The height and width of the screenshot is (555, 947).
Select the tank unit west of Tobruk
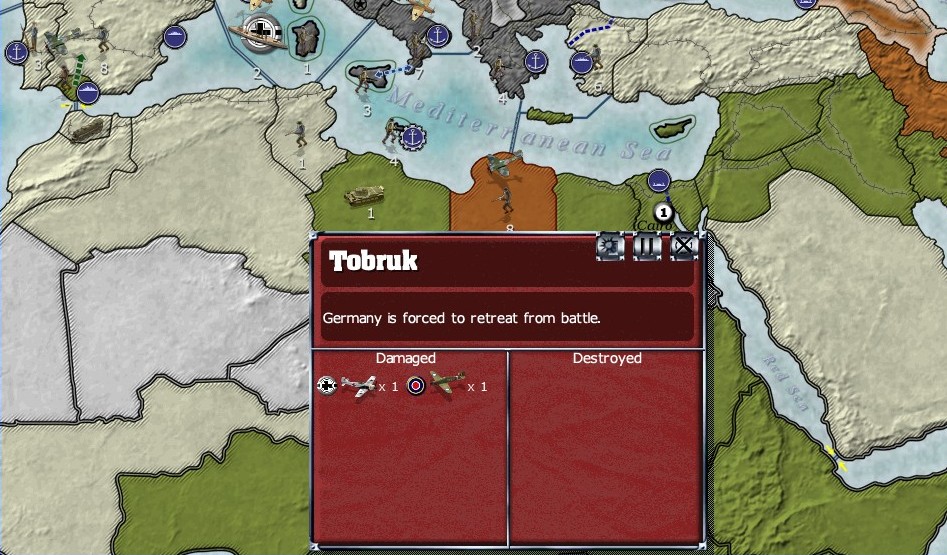point(364,195)
